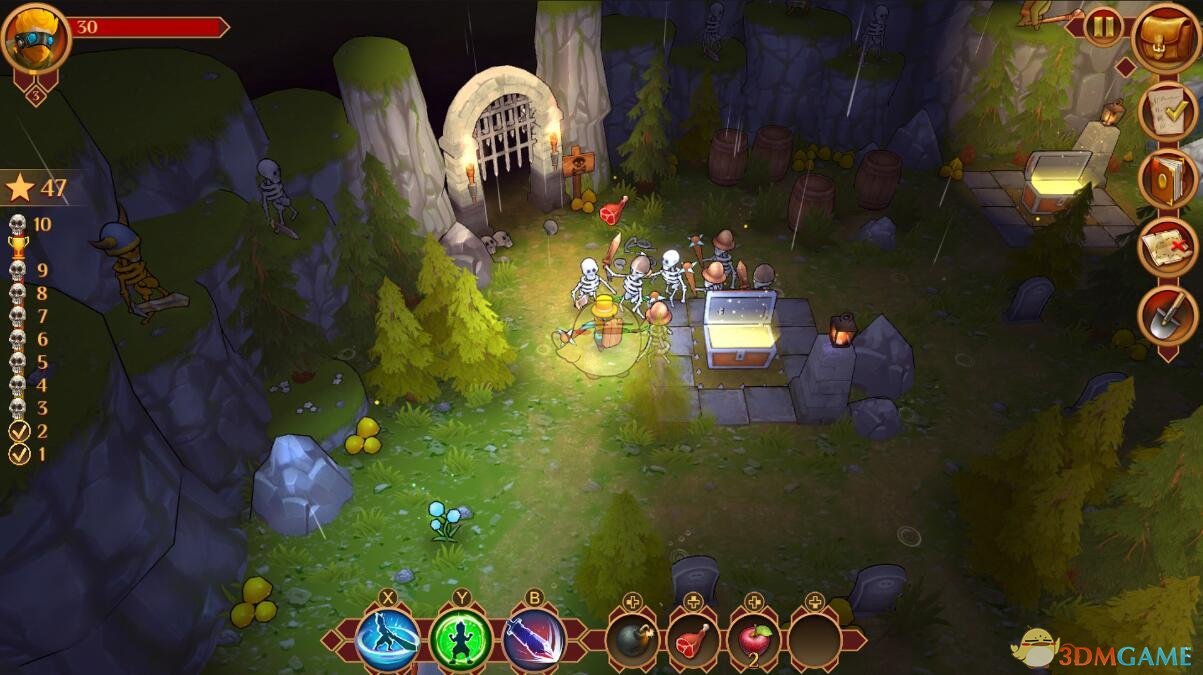
Task: Open the red journal book
Action: click(x=1167, y=179)
